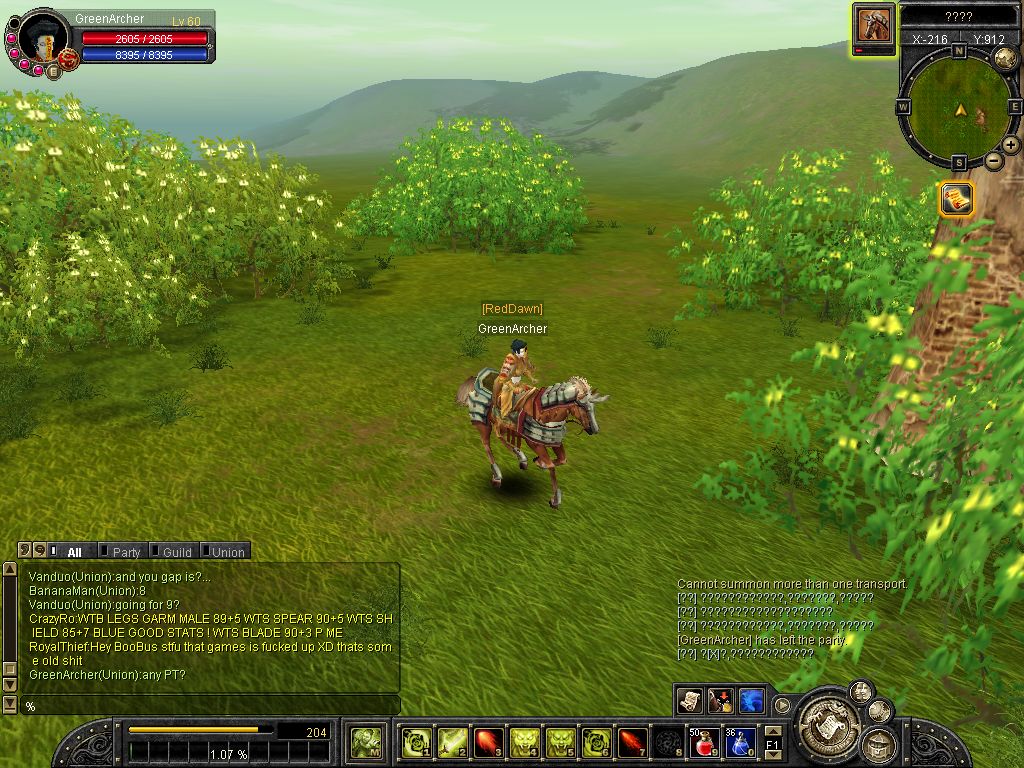The height and width of the screenshot is (768, 1024).
Task: Activate the sword skill in slot 2
Action: click(x=453, y=743)
